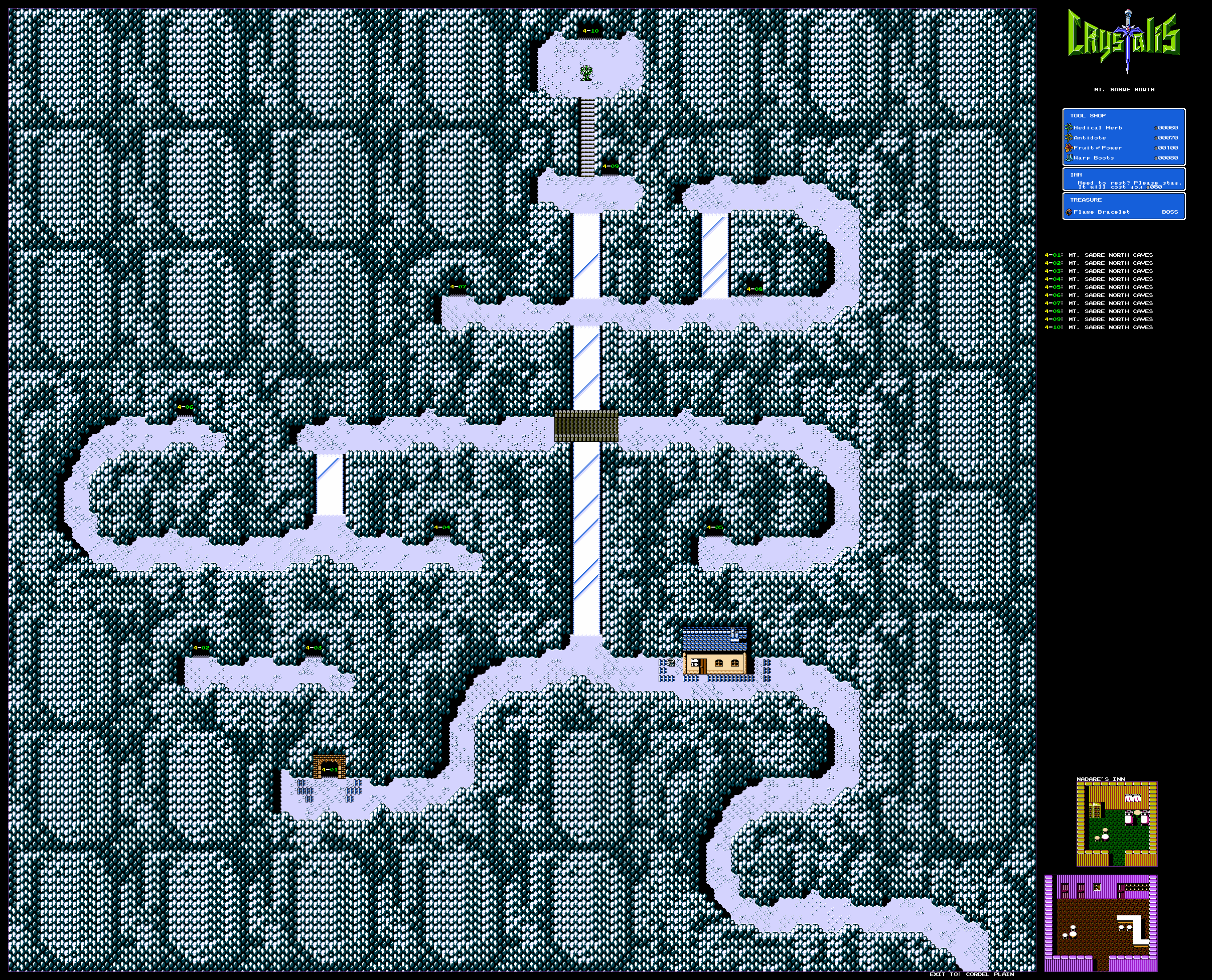Select map marker 4-09
Image resolution: width=1212 pixels, height=980 pixels.
click(610, 167)
